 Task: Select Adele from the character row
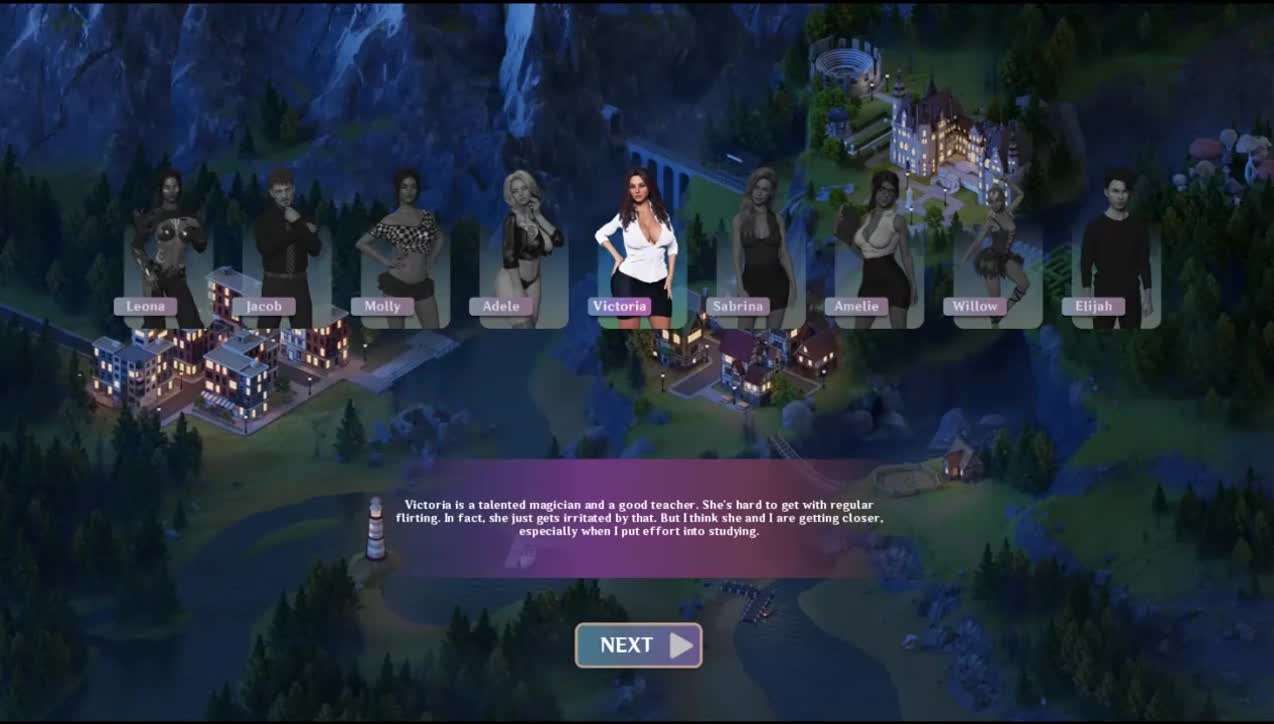[523, 260]
